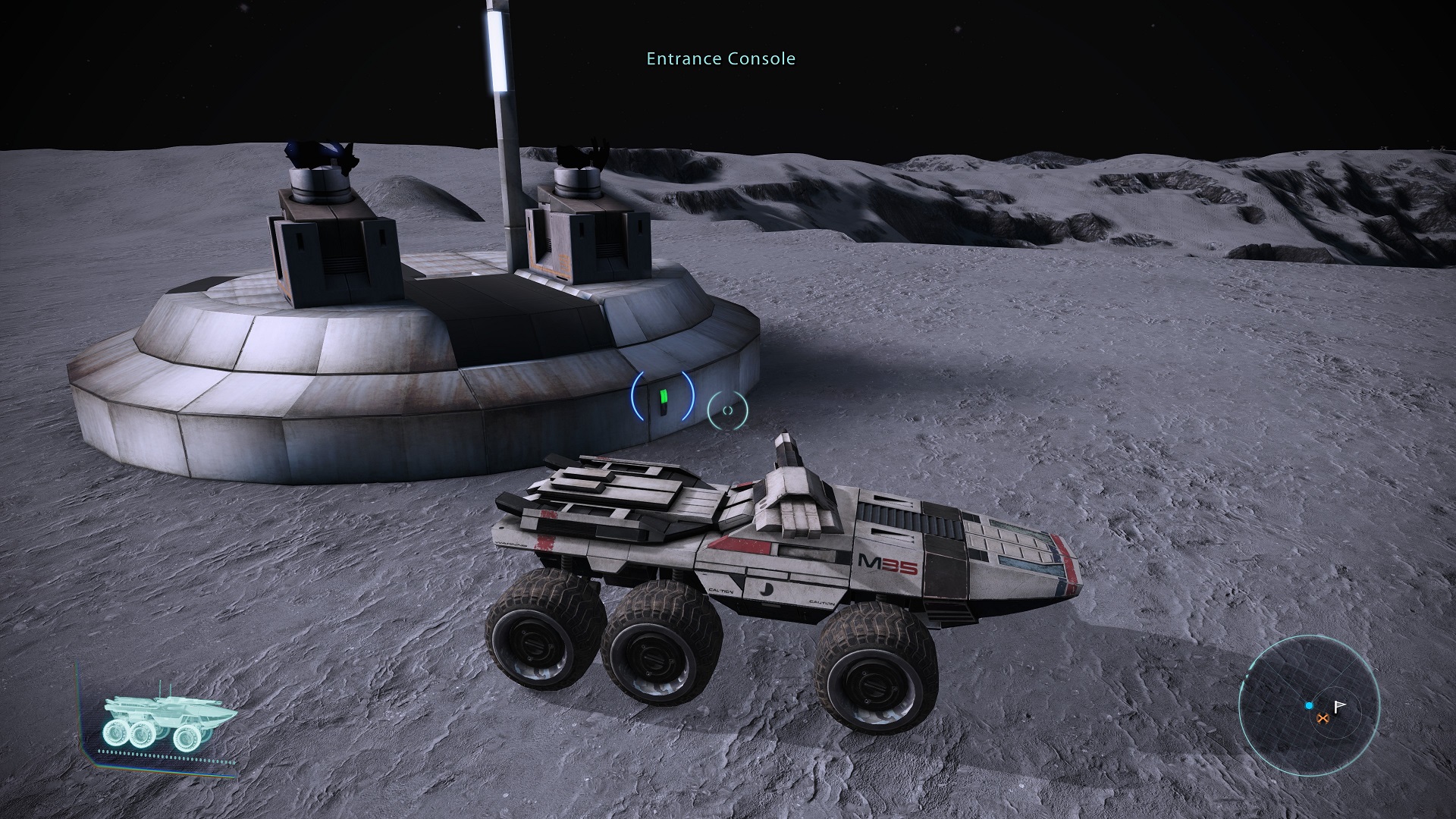This screenshot has width=1456, height=819.
Task: Toggle the lit antenna beacon on the console
Action: point(497,49)
